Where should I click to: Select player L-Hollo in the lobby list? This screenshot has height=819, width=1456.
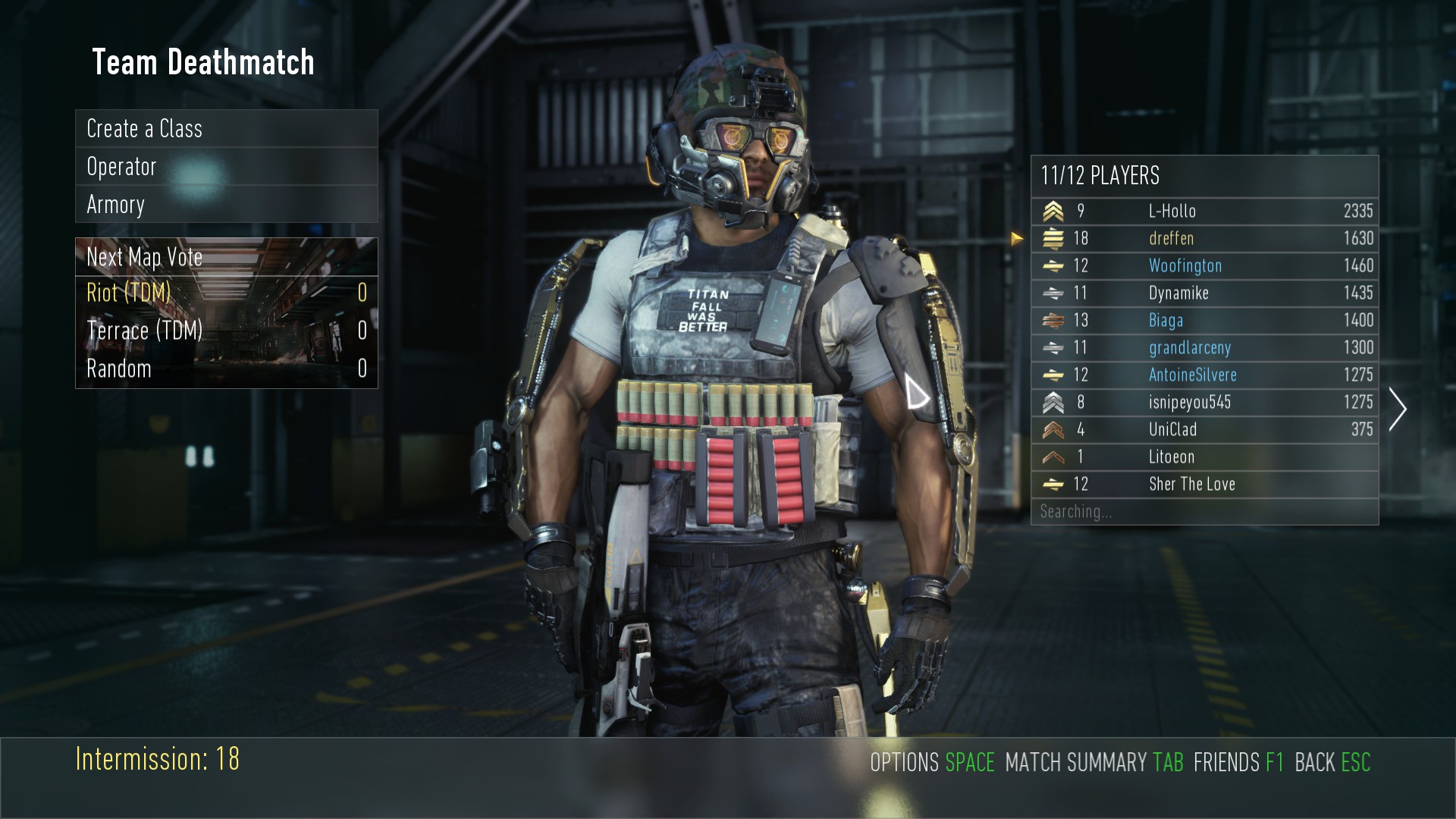(x=1204, y=211)
